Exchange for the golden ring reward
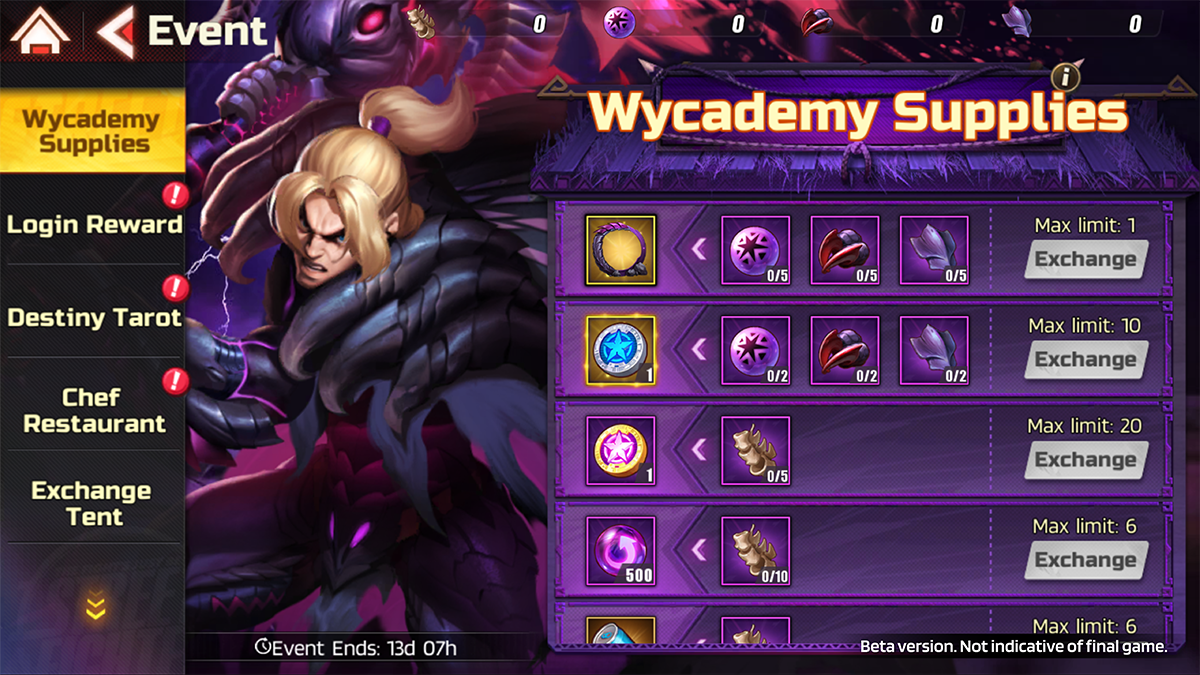Image resolution: width=1200 pixels, height=675 pixels. (1085, 260)
